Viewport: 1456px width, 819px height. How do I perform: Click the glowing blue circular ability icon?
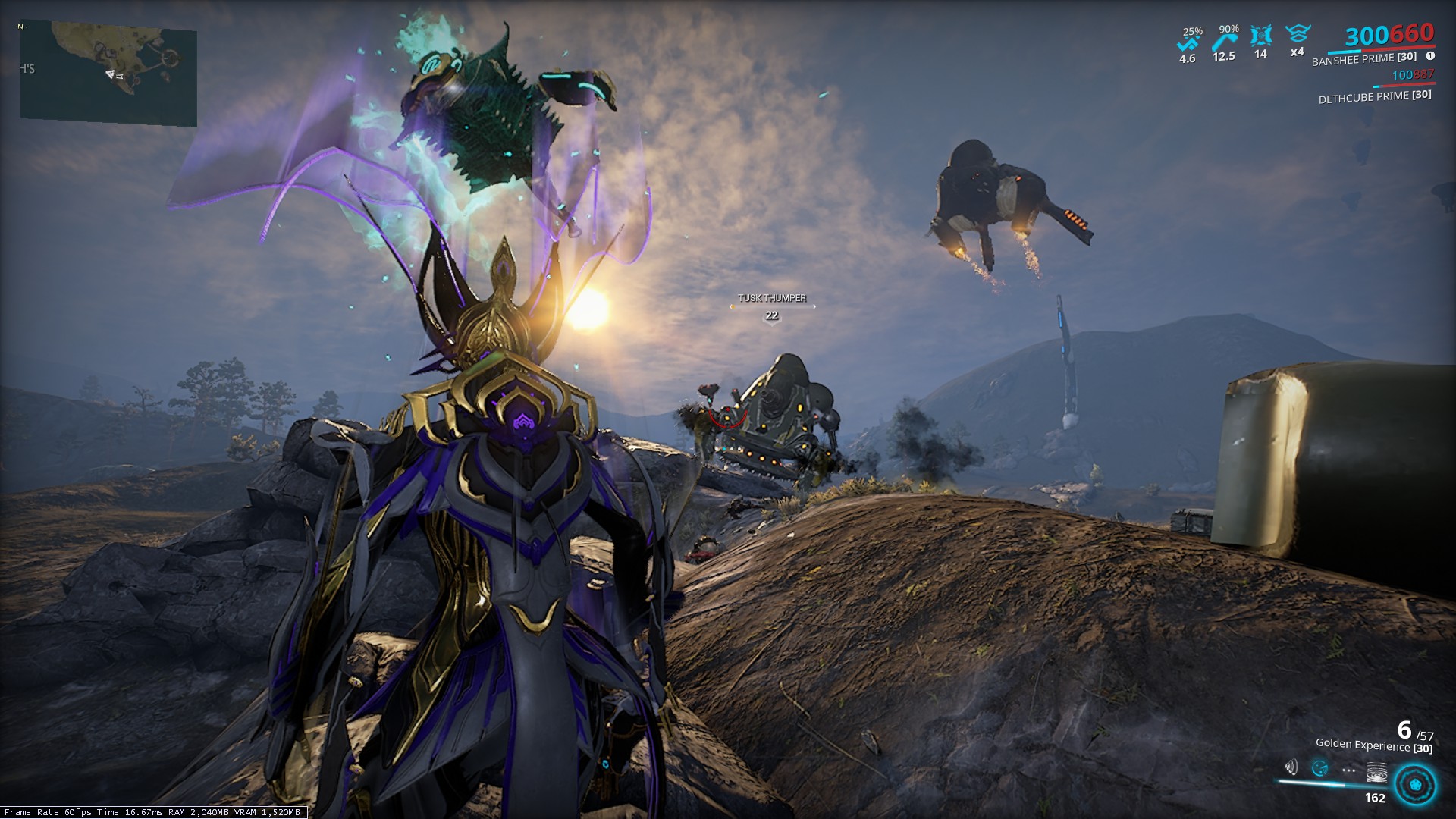(1415, 784)
